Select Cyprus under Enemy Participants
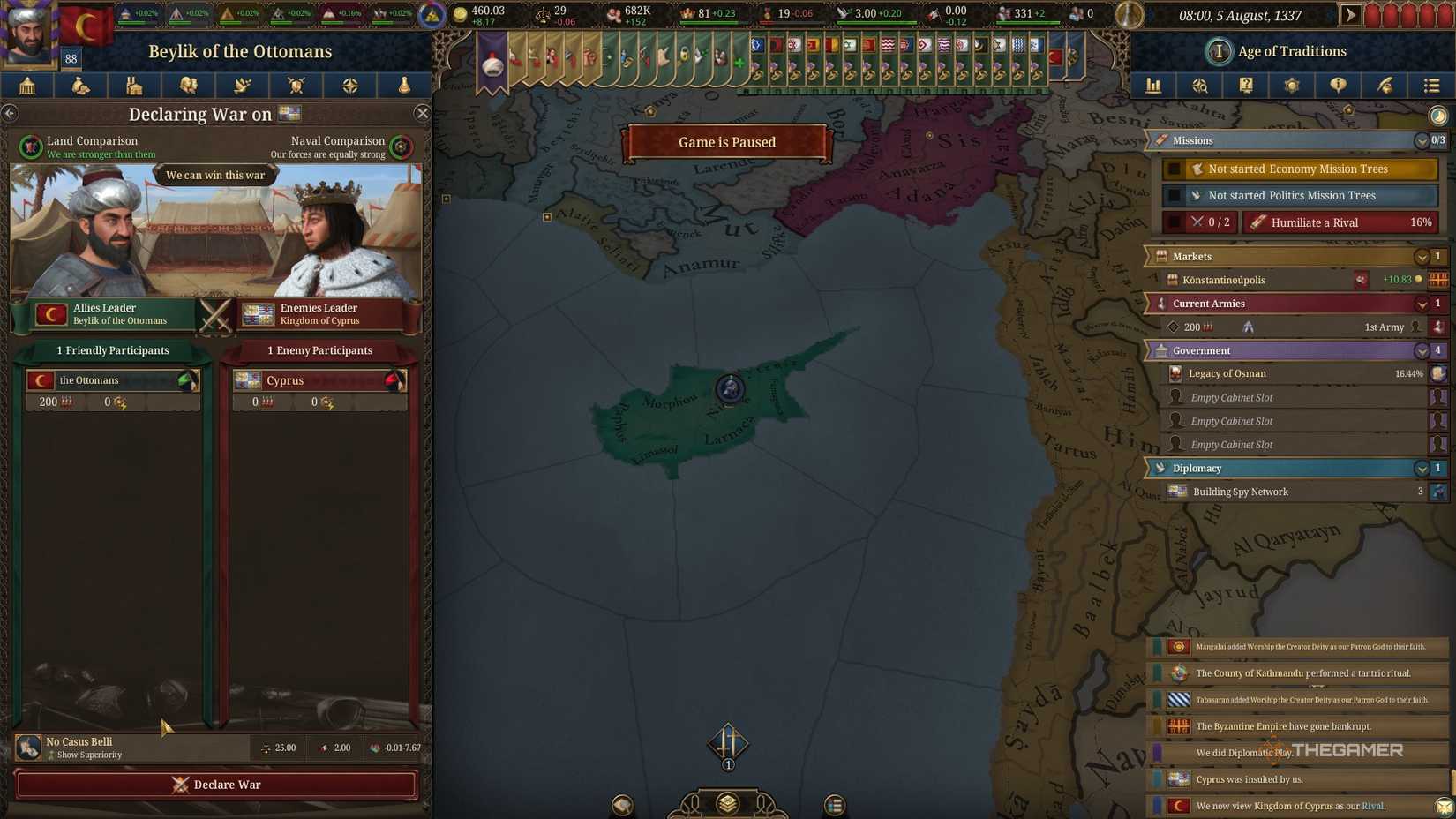 click(319, 380)
